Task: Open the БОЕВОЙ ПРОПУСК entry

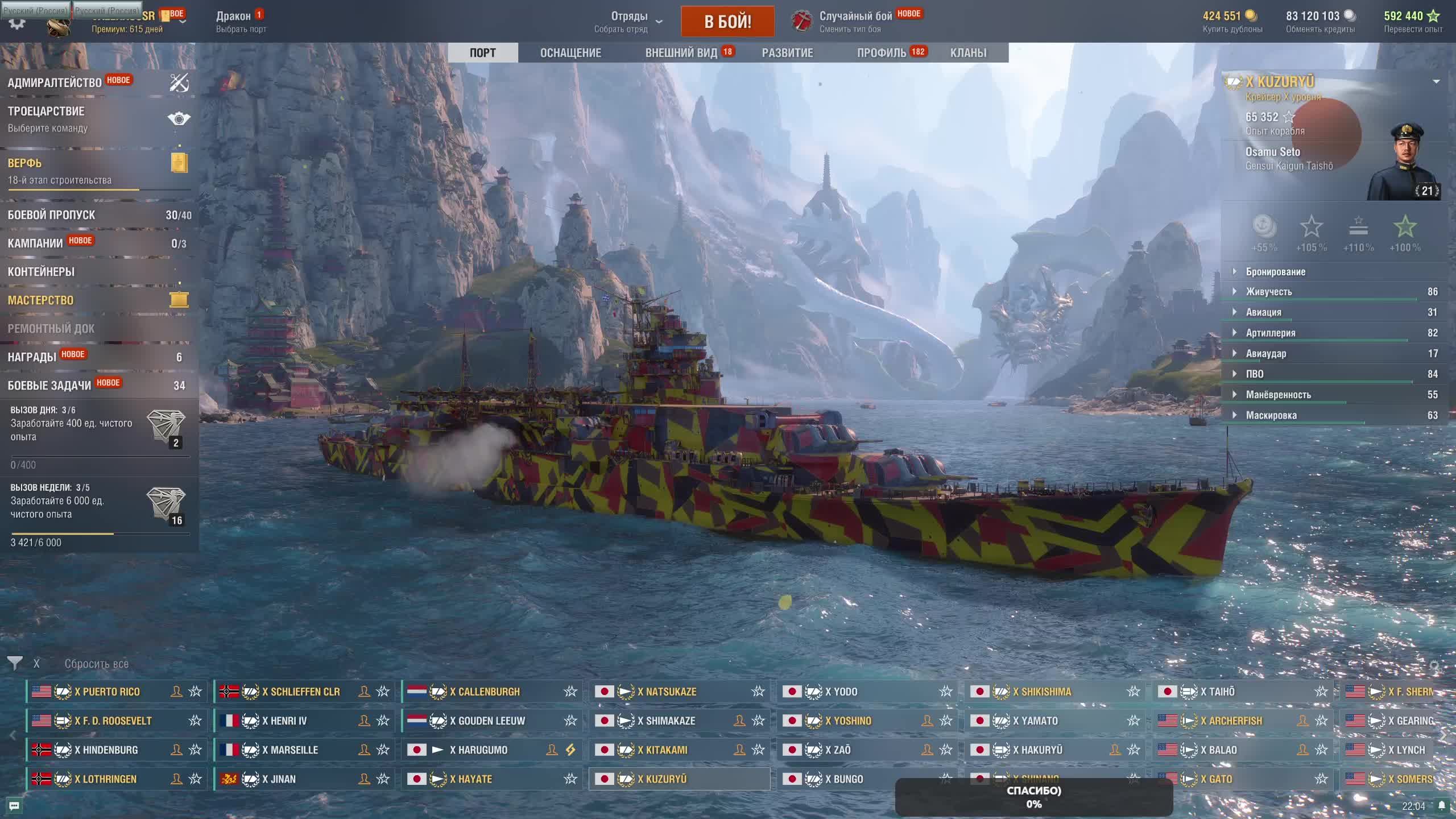Action: [x=52, y=215]
